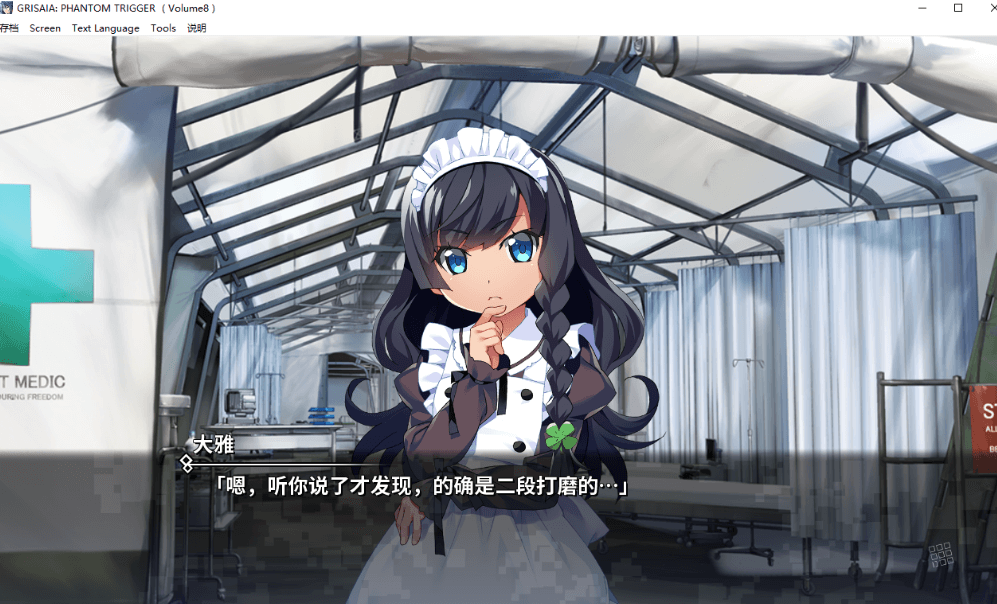Open the Text Language menu
The image size is (997, 604).
pos(105,28)
